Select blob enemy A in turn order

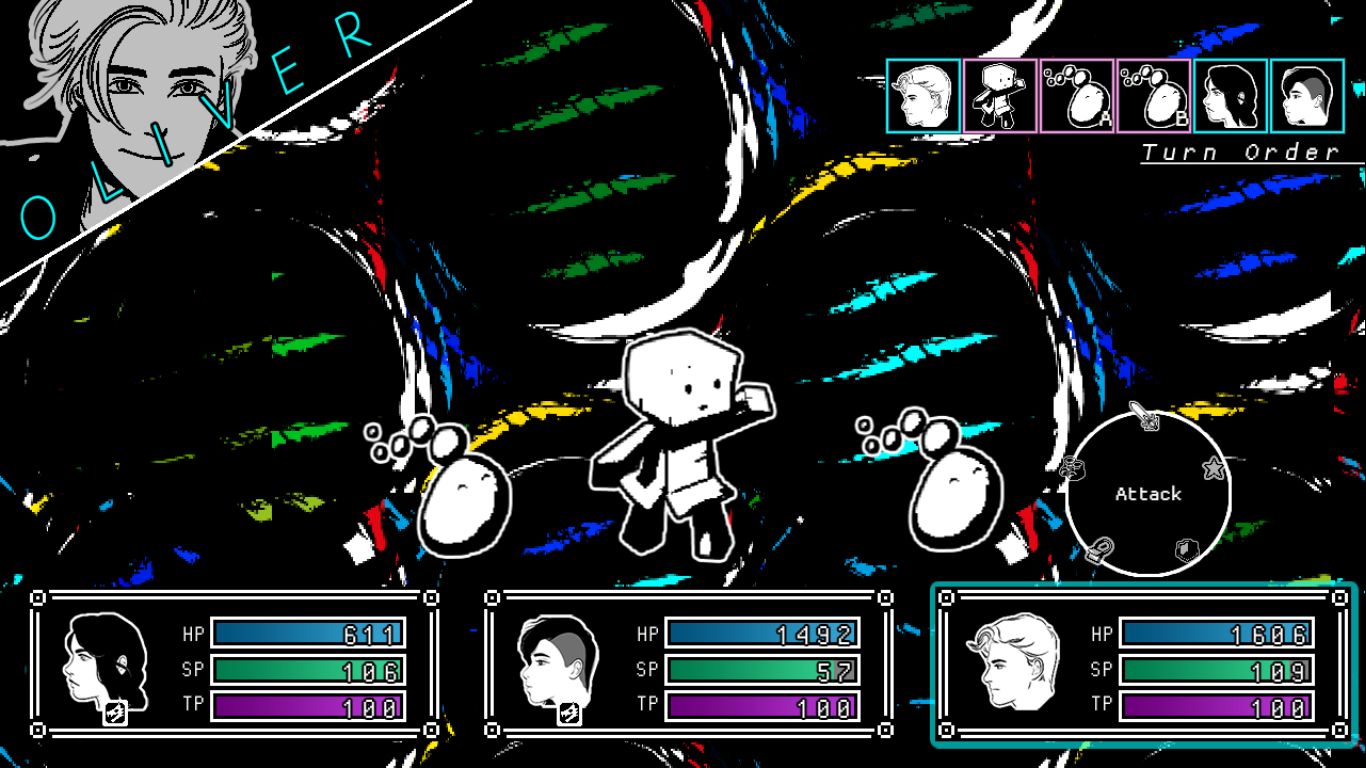click(1077, 96)
